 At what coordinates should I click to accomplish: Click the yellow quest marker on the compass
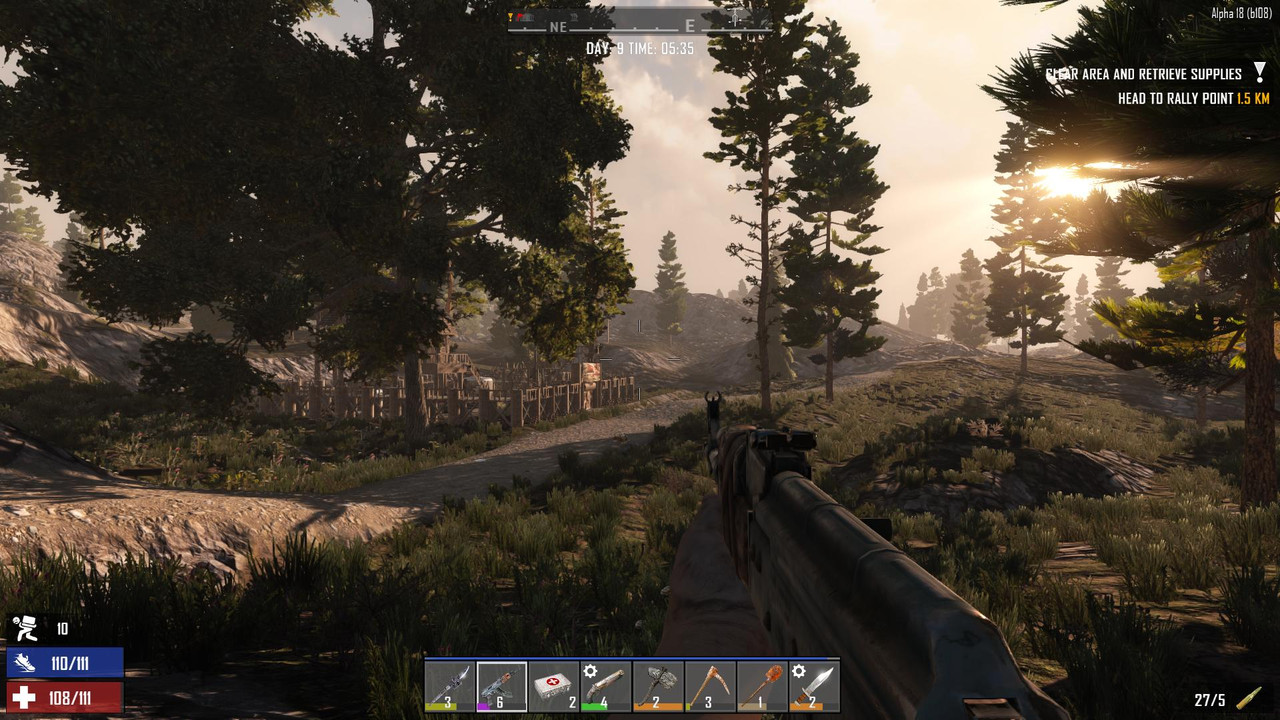coord(511,17)
